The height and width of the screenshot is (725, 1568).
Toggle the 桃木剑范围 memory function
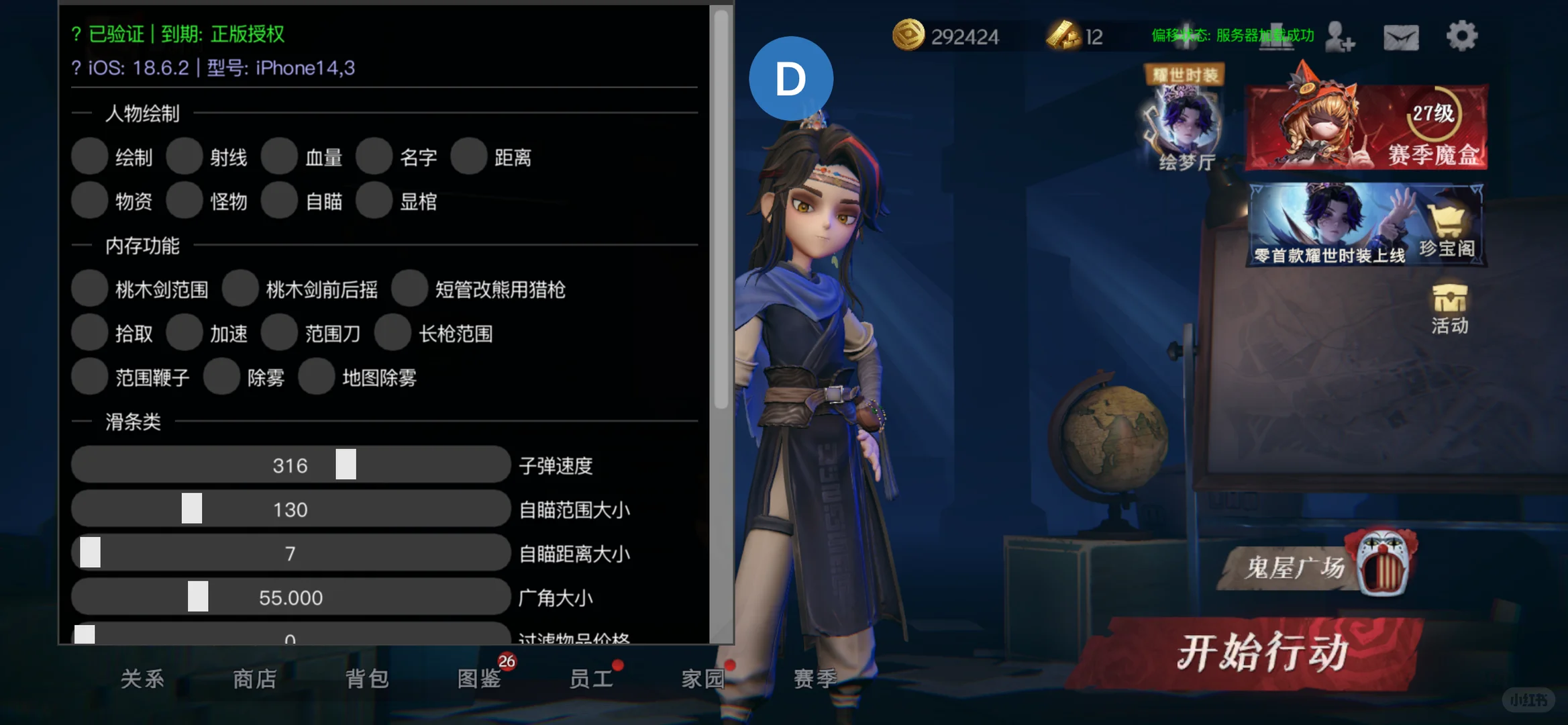[90, 288]
